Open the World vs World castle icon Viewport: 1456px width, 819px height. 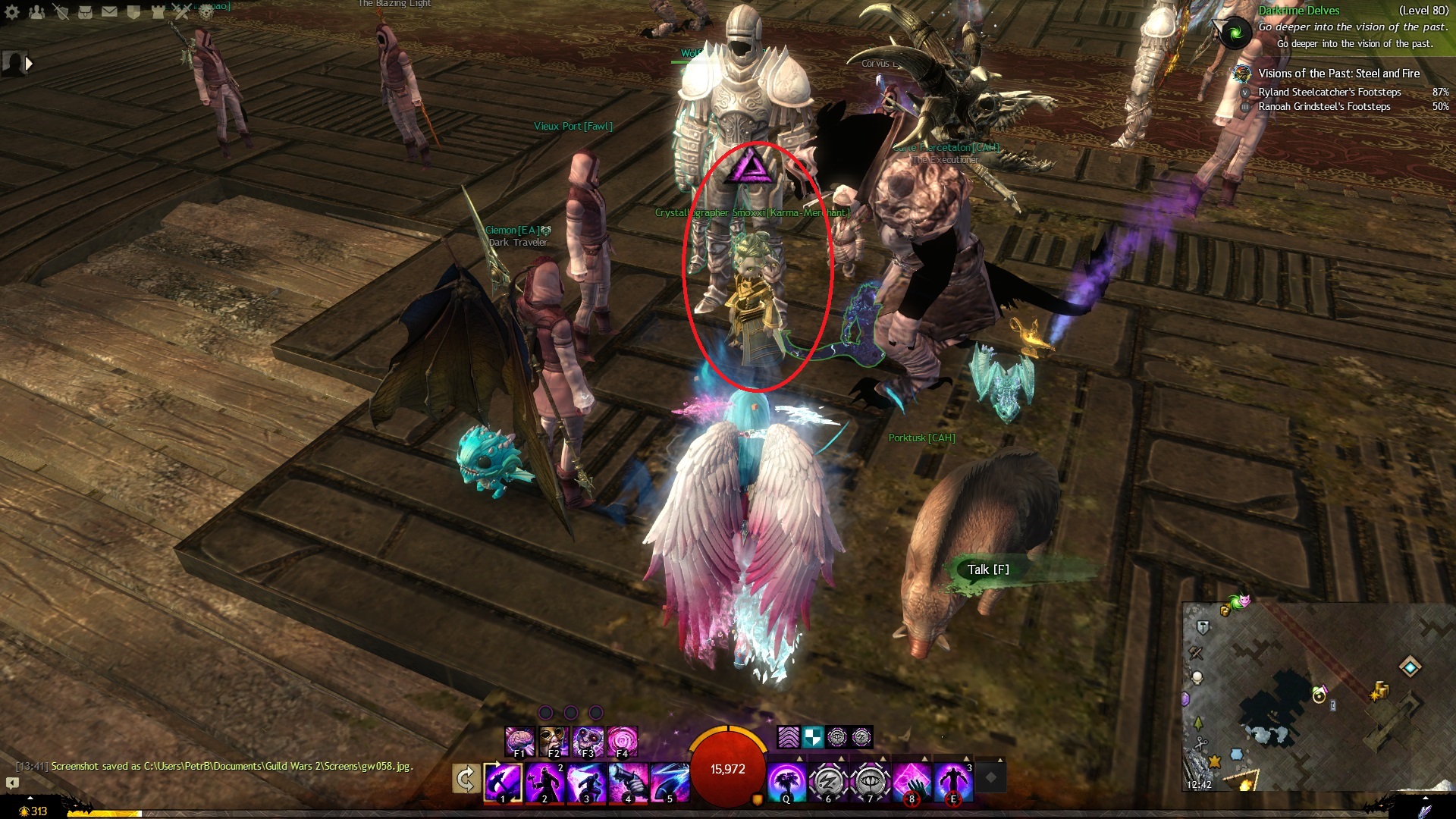click(158, 12)
